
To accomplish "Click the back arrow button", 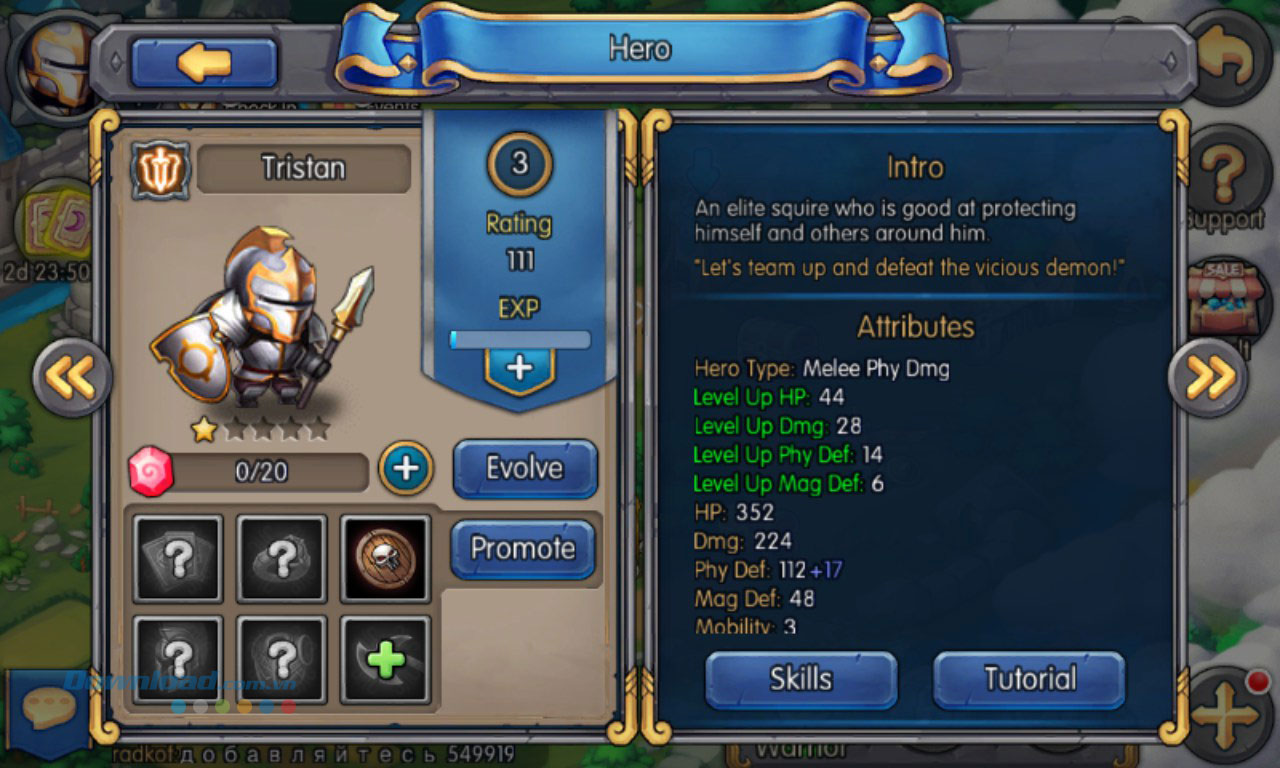I will (x=203, y=60).
